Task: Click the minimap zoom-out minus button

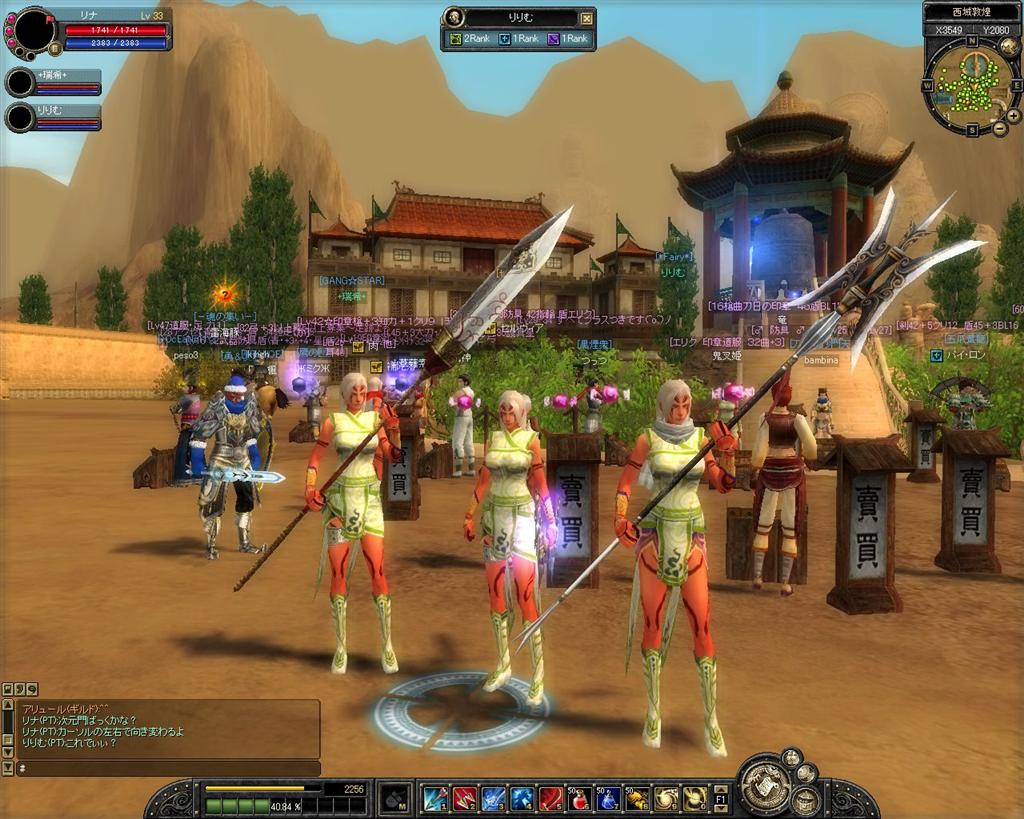Action: tap(999, 129)
